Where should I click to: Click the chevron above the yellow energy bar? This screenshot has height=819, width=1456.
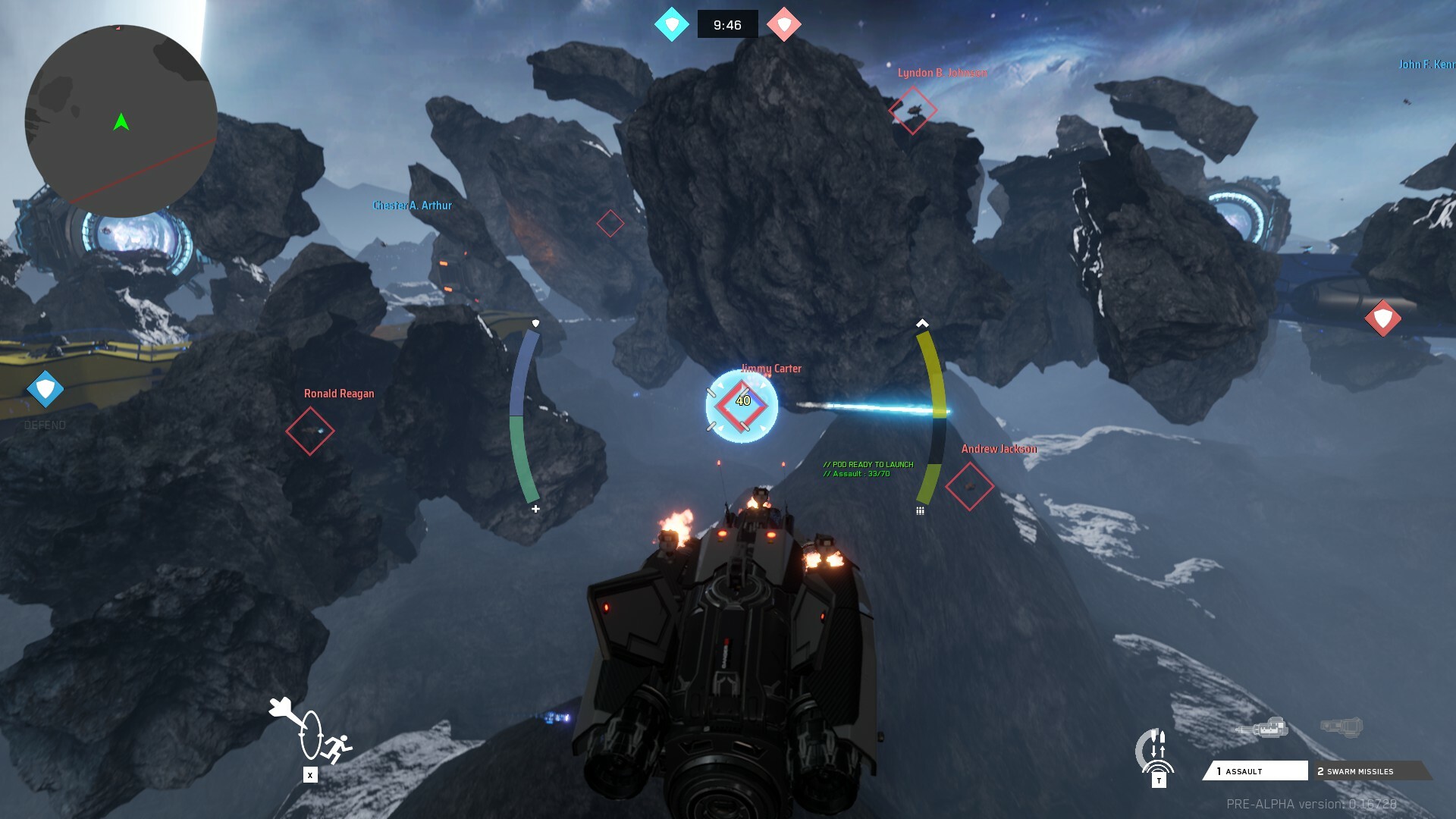(923, 322)
